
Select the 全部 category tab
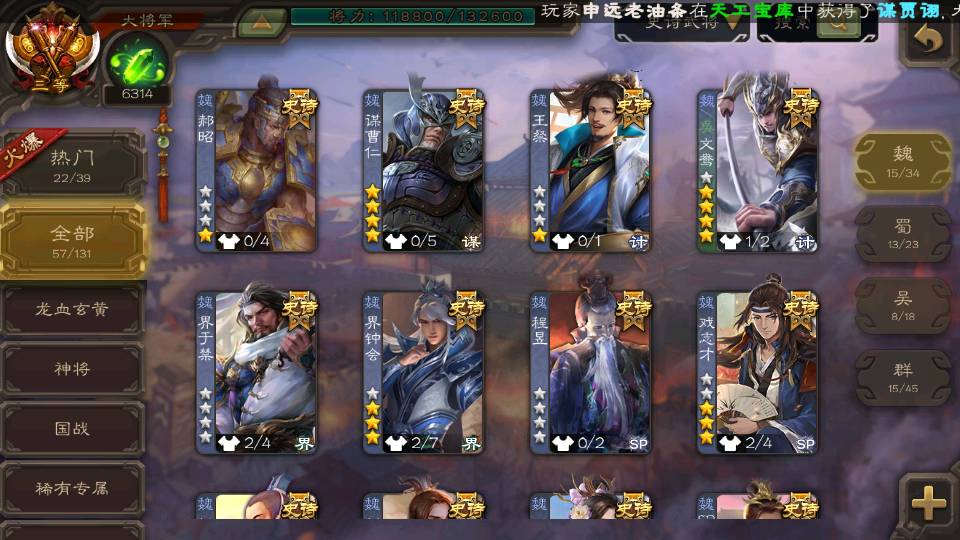point(72,241)
